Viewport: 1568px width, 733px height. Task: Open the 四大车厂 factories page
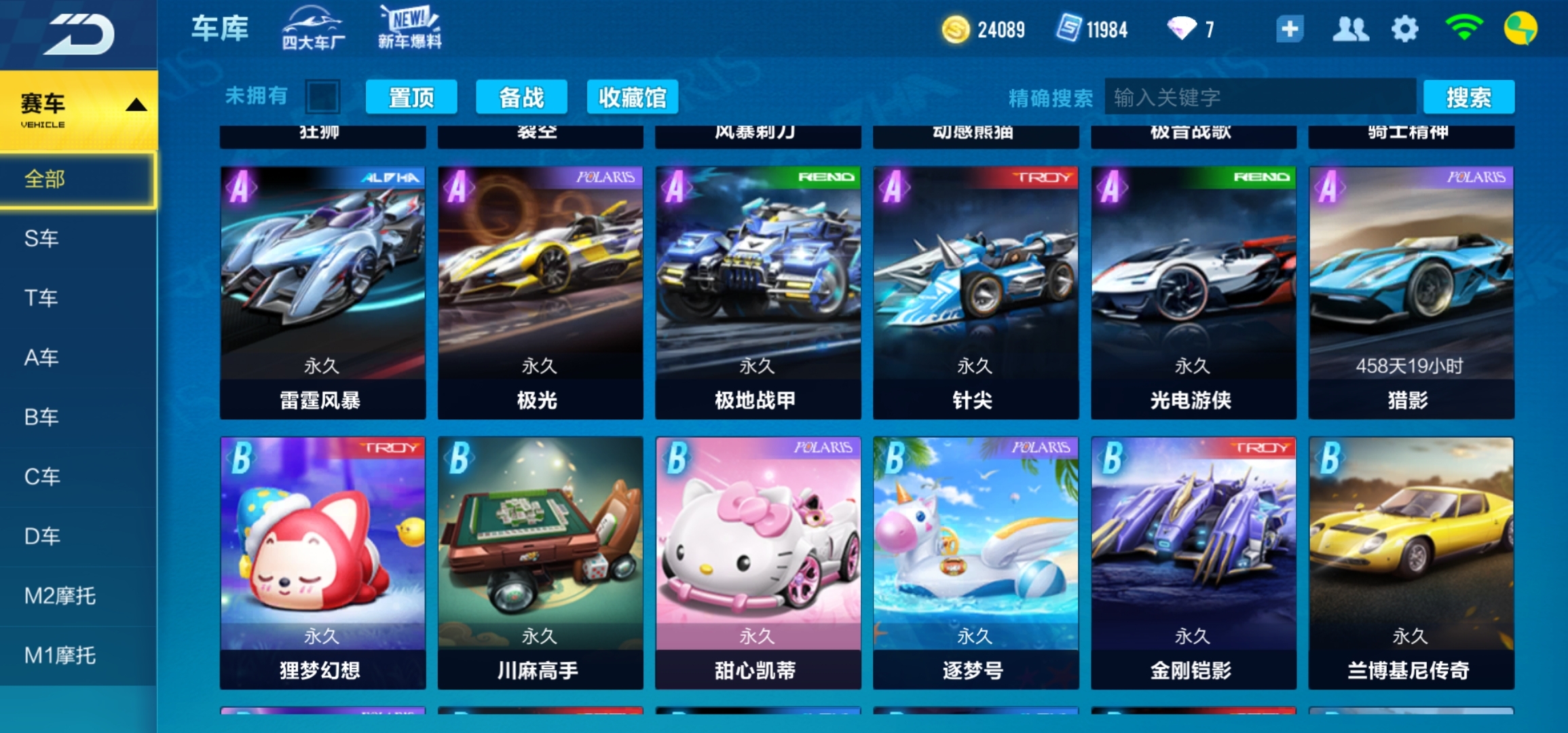click(313, 29)
